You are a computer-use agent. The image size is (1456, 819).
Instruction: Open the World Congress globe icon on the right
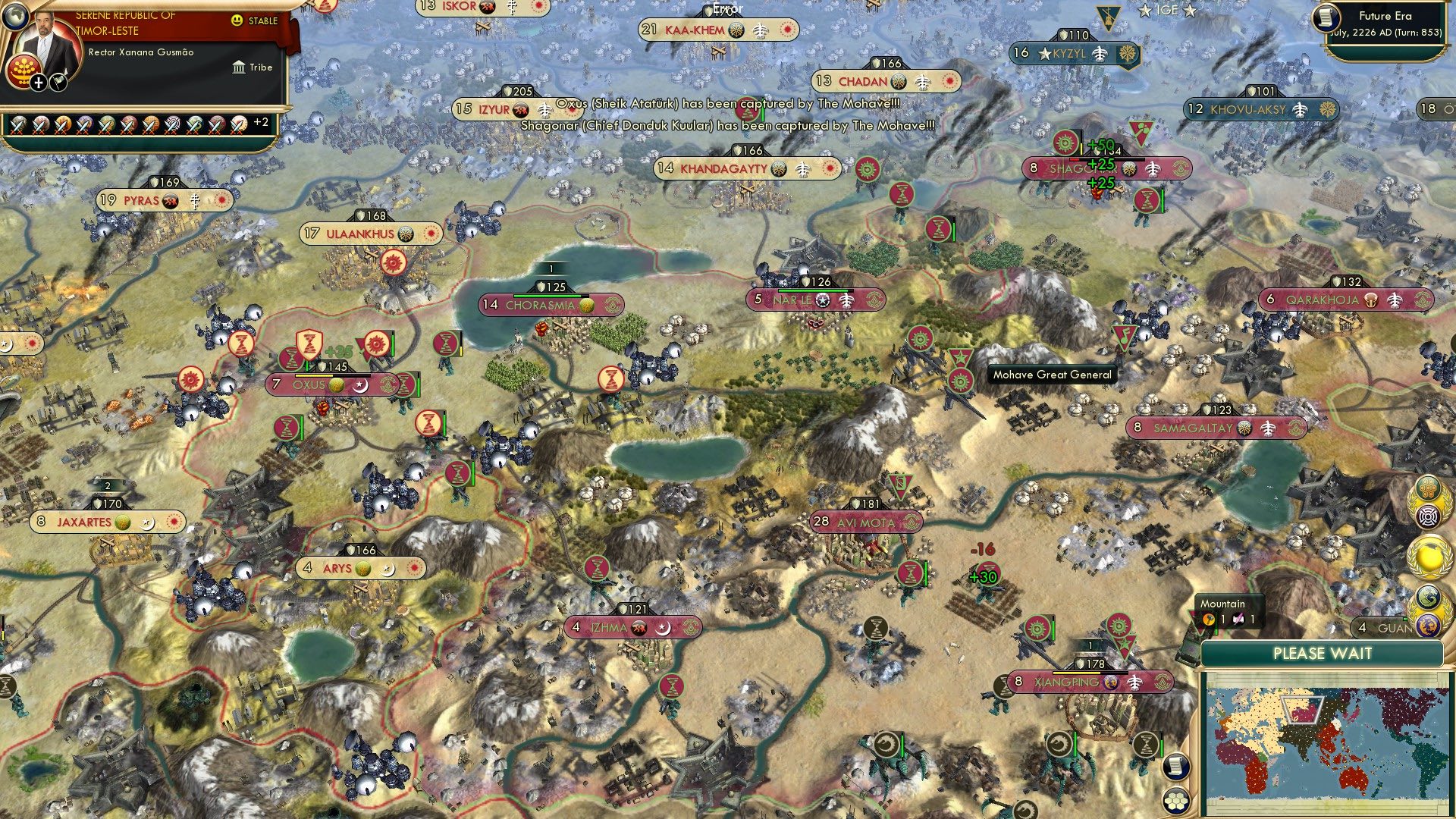[1430, 555]
